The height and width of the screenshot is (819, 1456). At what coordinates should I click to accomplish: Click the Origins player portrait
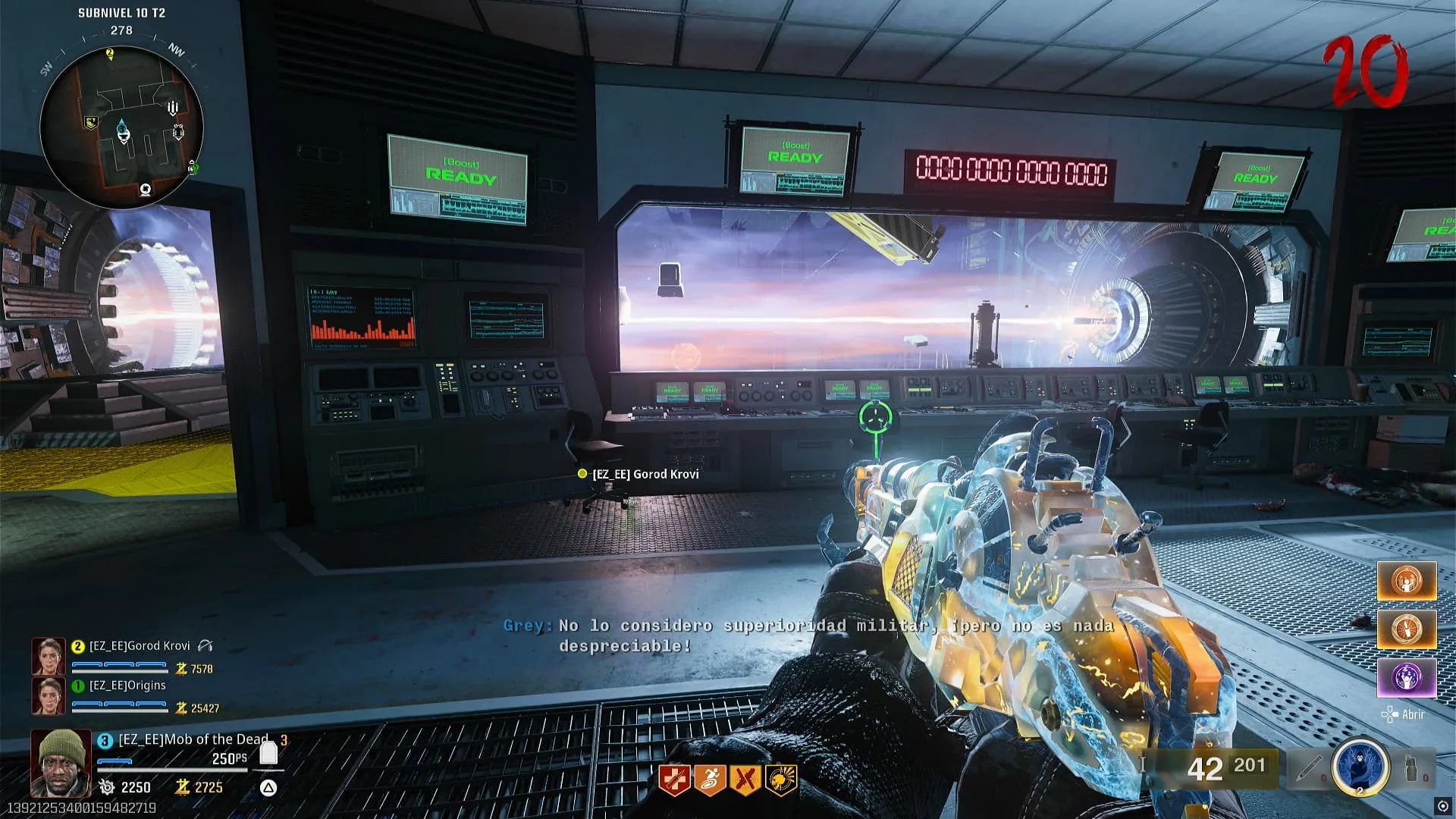(48, 695)
